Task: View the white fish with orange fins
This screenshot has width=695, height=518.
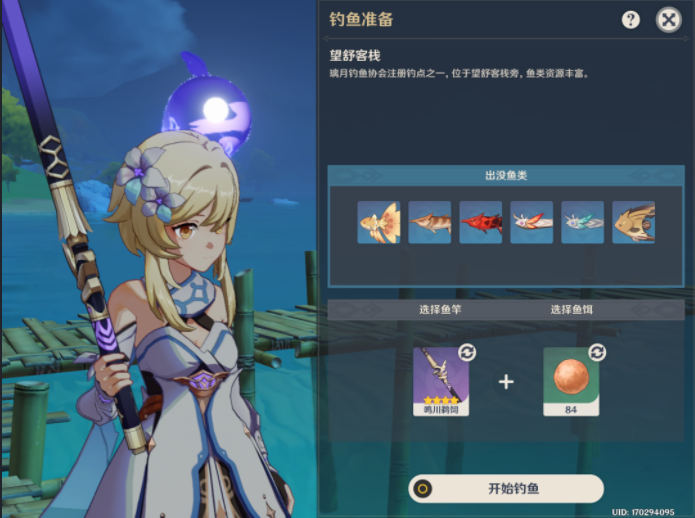Action: (x=532, y=222)
